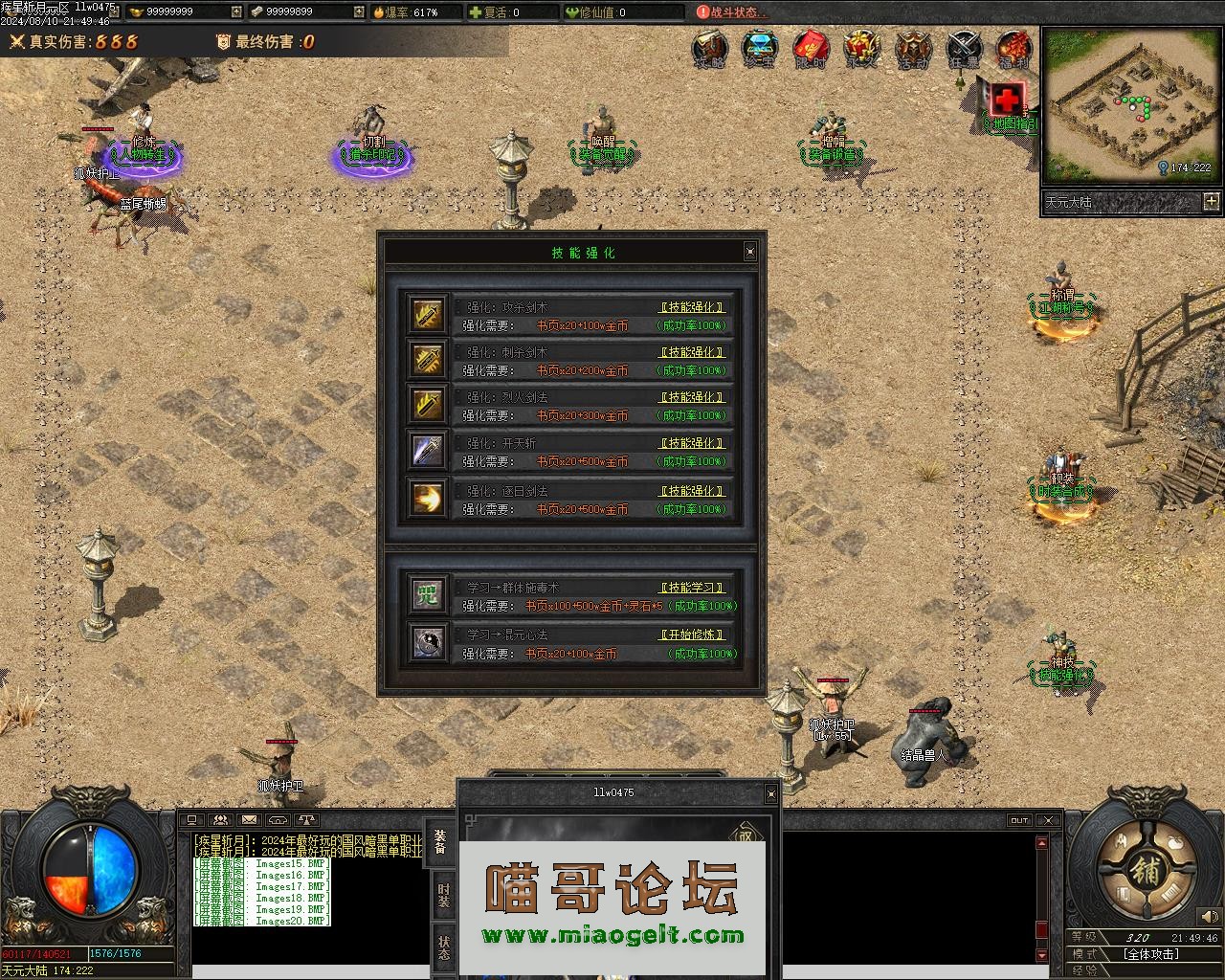Open the 珍宝 treasure icon

tap(760, 48)
